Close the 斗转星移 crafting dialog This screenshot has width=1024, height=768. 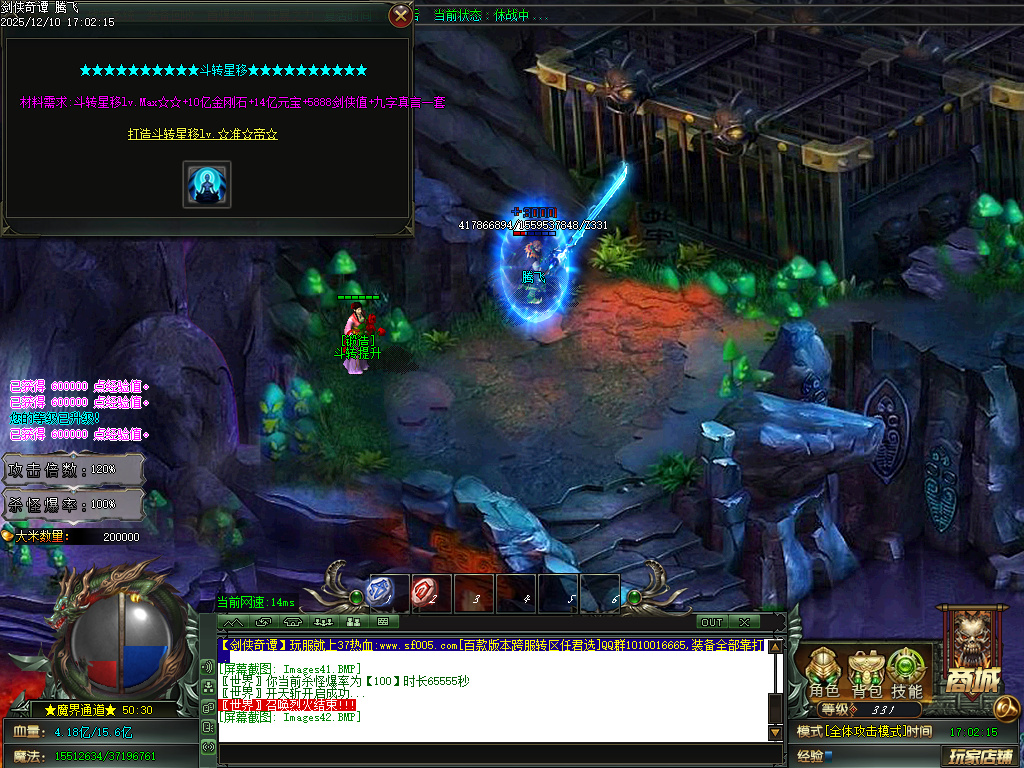point(400,15)
